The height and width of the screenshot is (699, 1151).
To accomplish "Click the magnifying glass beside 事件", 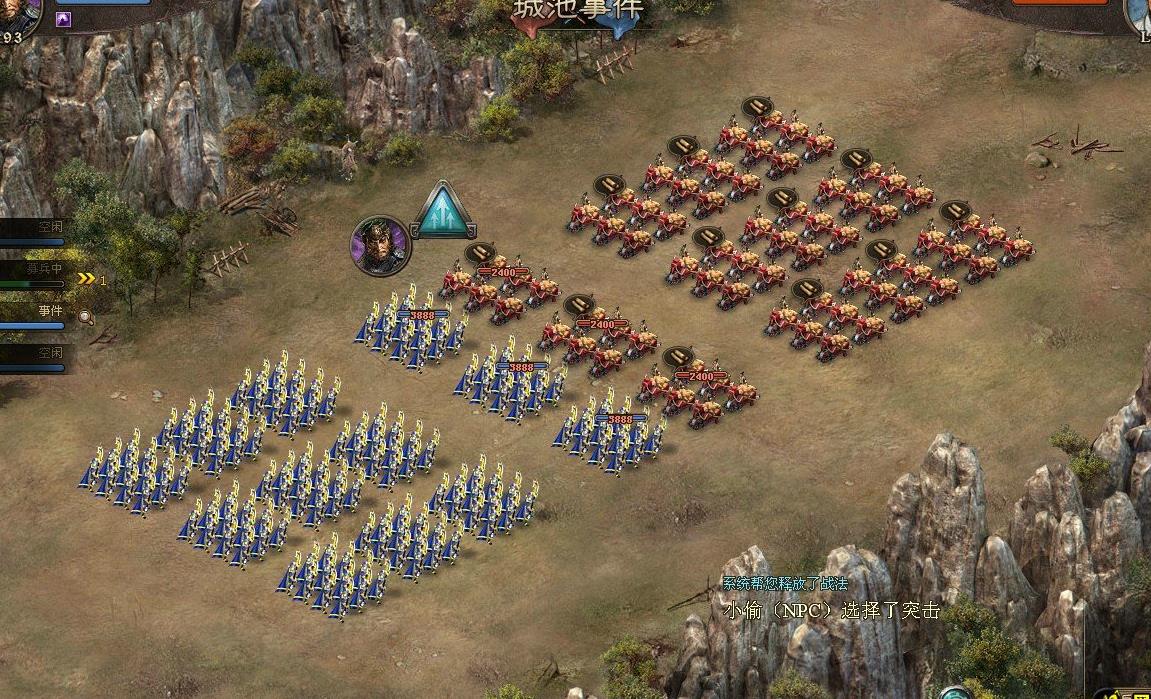I will click(86, 317).
